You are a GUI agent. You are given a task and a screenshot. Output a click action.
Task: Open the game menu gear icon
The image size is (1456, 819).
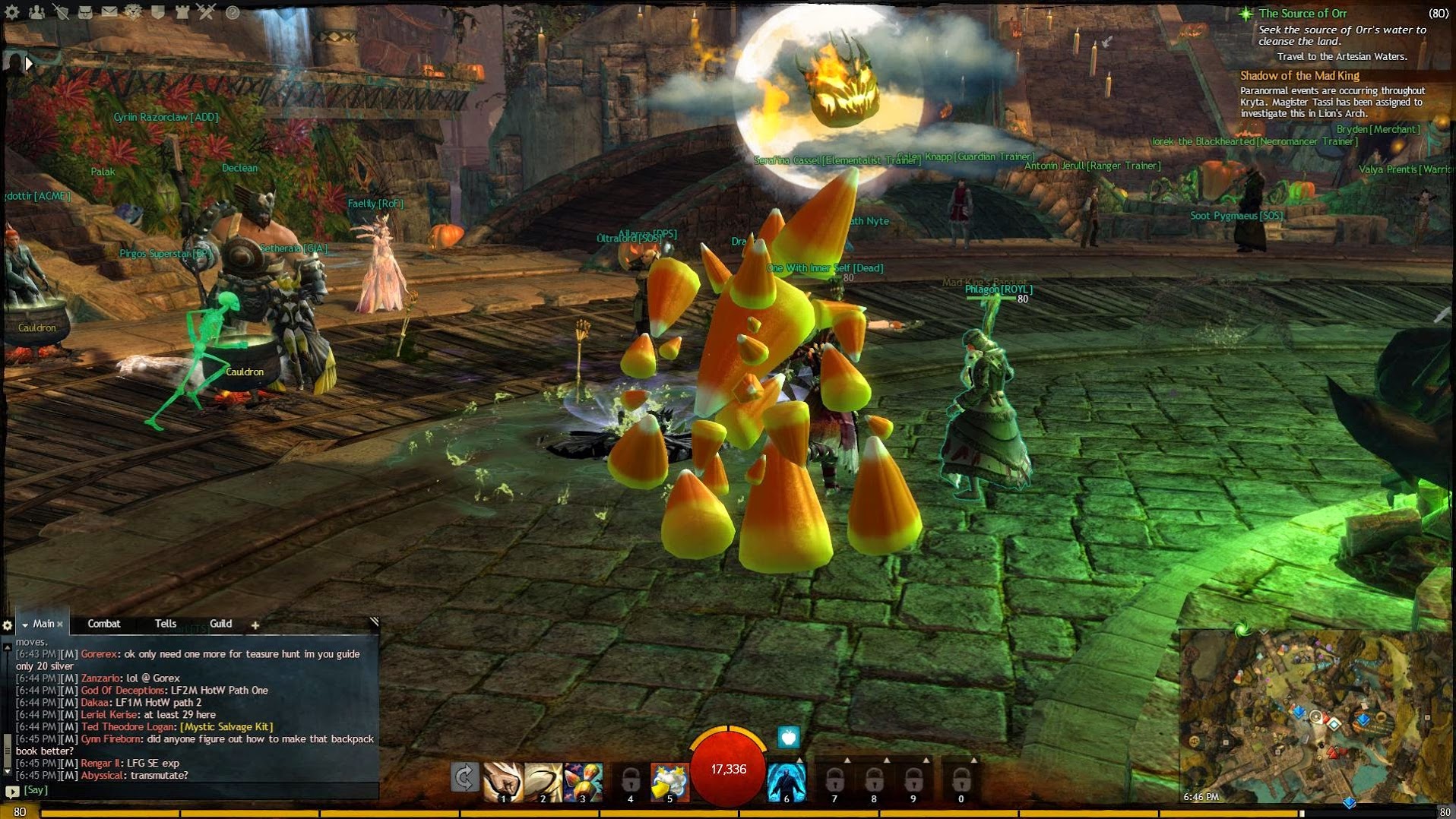tap(12, 11)
